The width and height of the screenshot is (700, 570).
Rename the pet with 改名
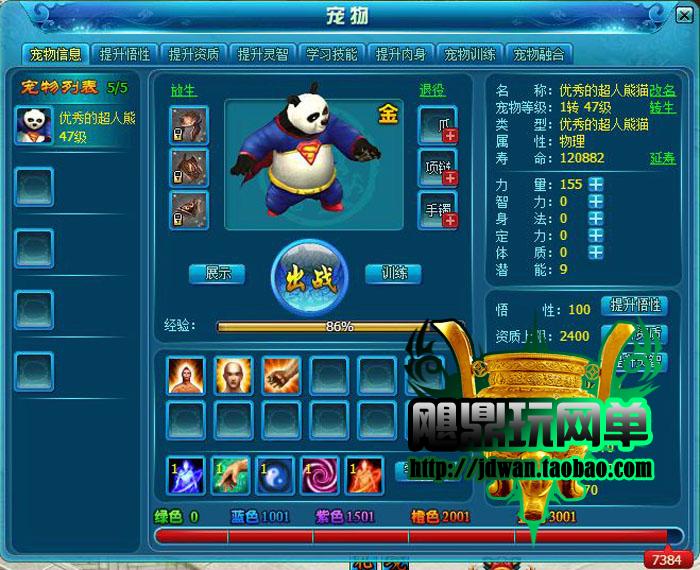(x=663, y=91)
